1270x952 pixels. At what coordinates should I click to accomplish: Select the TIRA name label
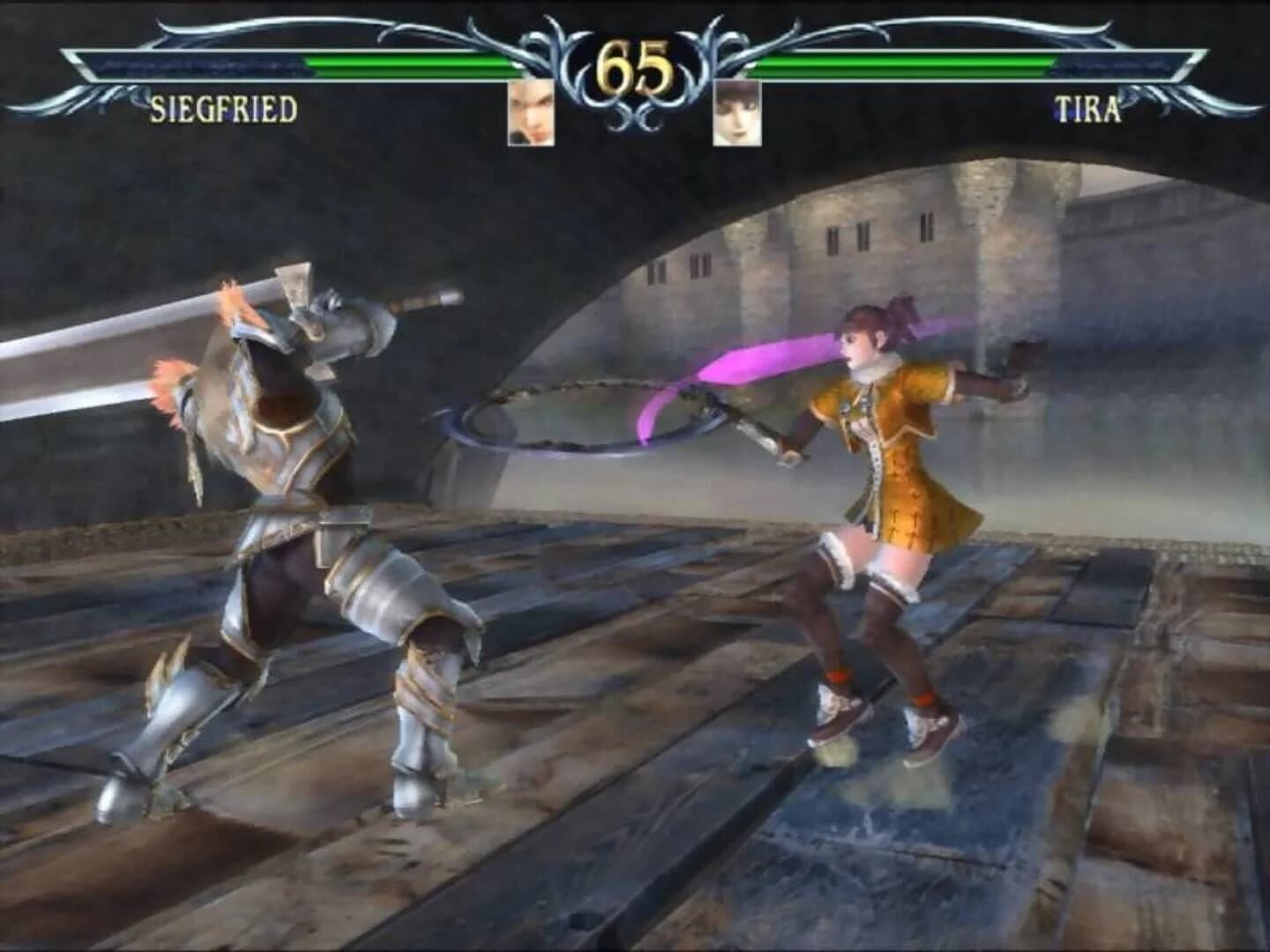(x=1086, y=108)
